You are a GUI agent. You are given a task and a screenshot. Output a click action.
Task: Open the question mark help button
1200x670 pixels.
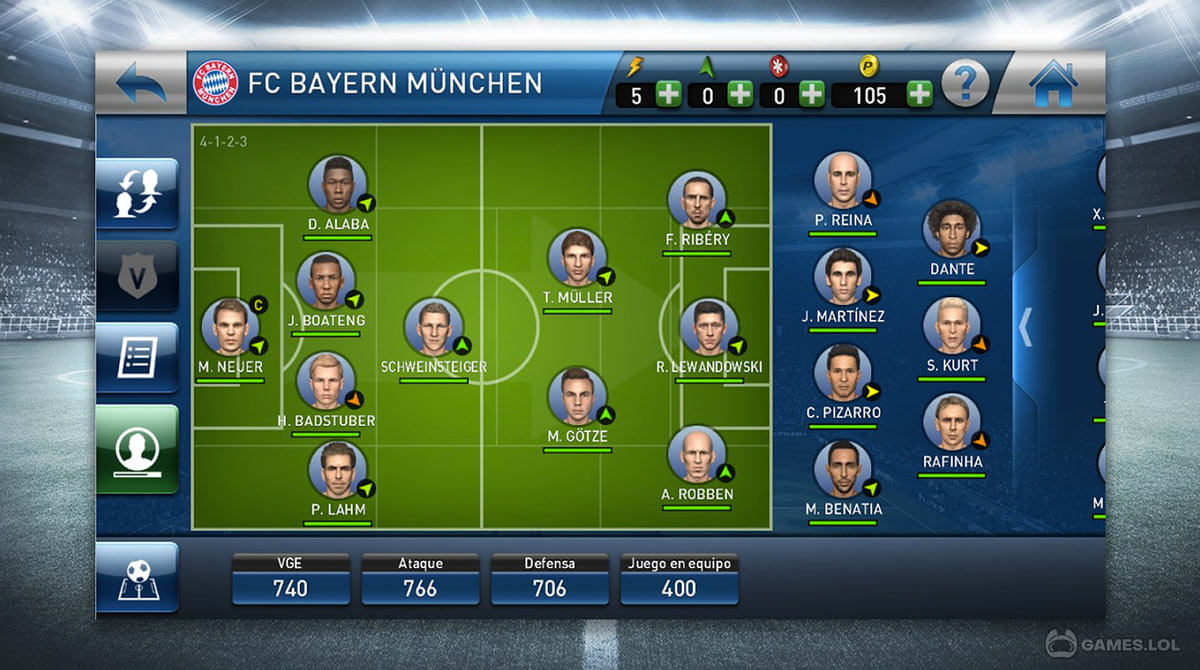pos(965,84)
